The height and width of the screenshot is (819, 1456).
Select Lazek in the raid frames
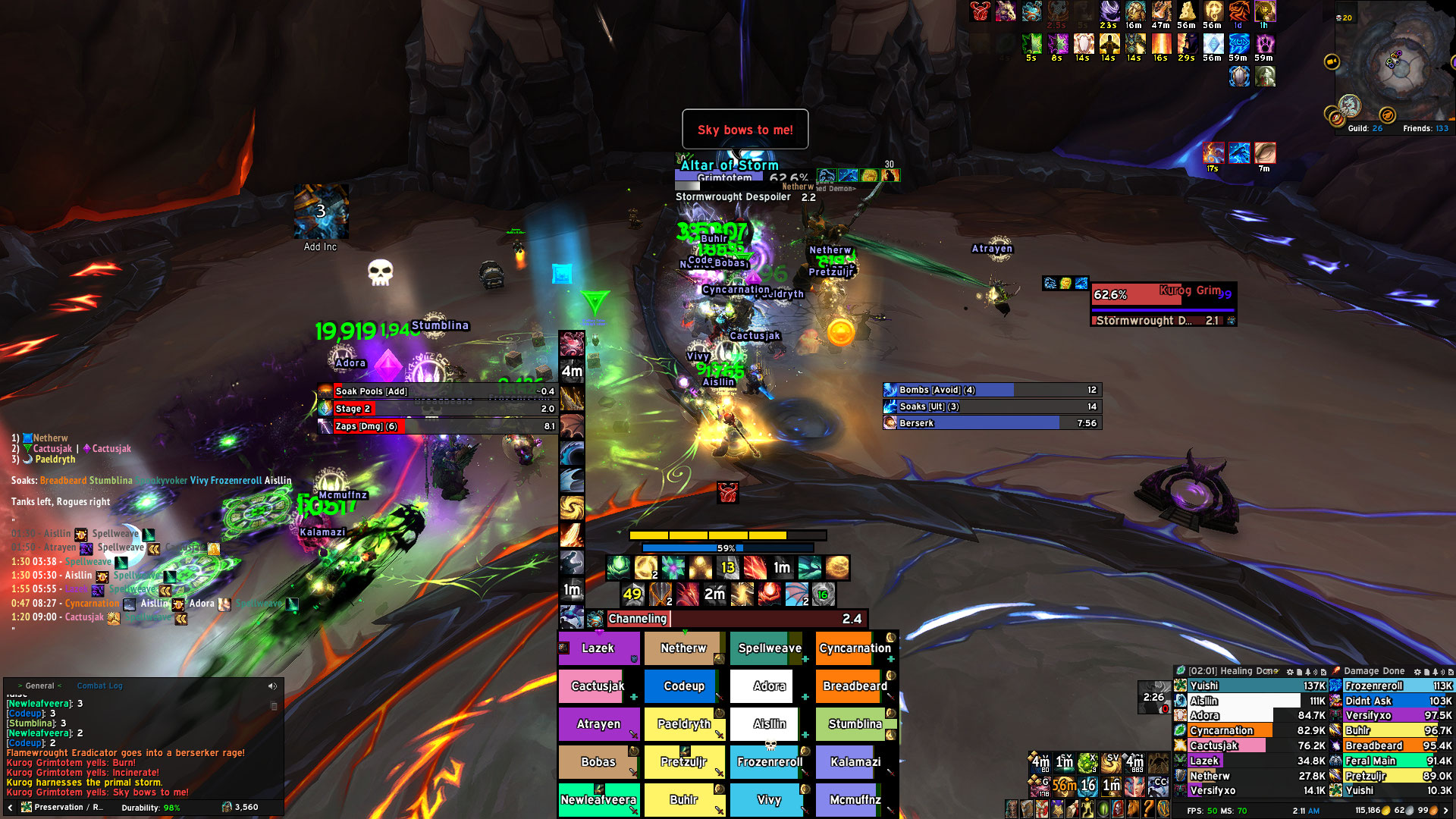point(598,648)
